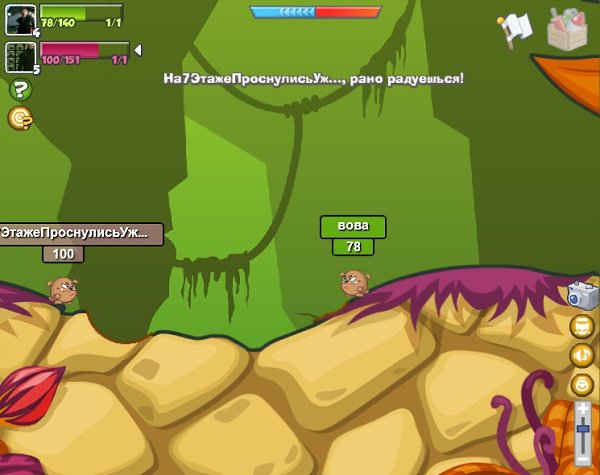This screenshot has width=600, height=475.
Task: Open help with the green question mark
Action: 20,90
